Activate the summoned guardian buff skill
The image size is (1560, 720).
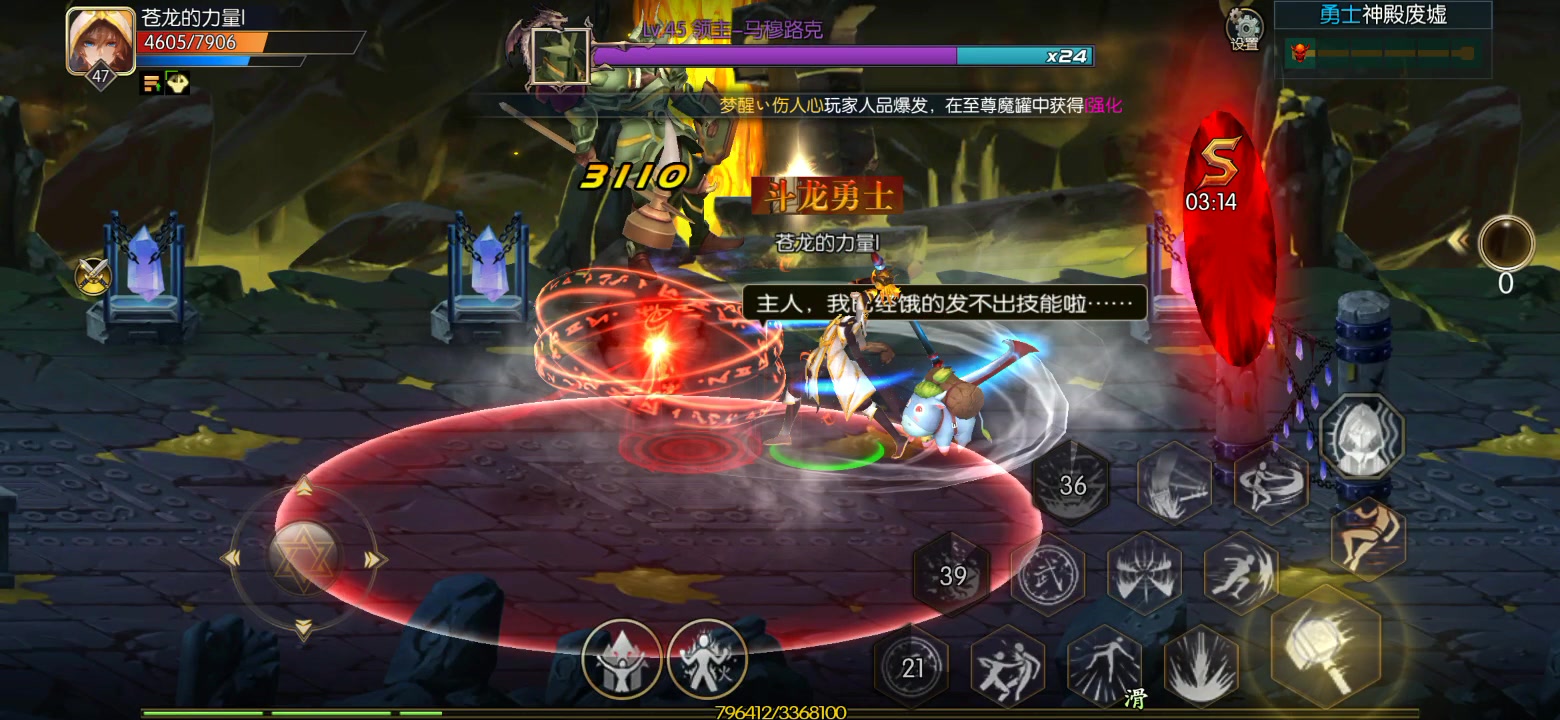click(621, 658)
